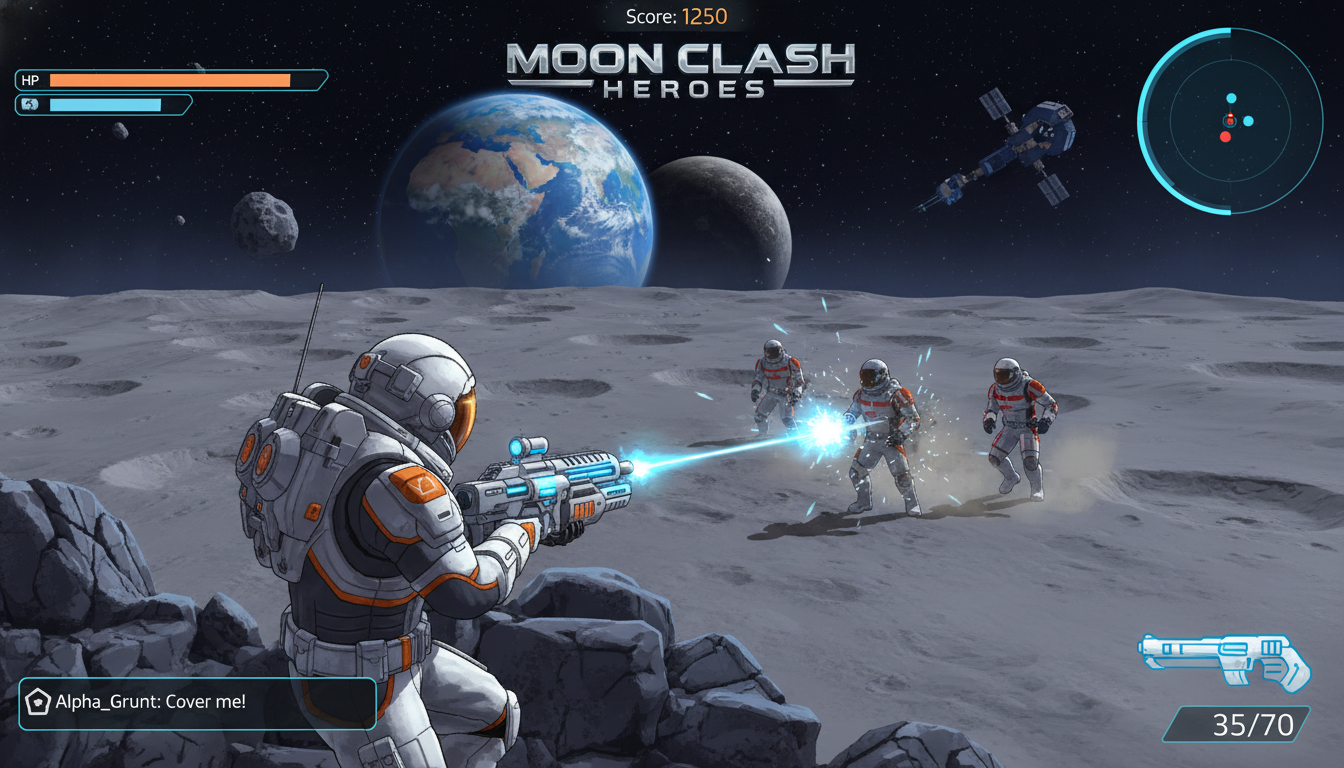This screenshot has width=1344, height=768.
Task: Click the energy bar icon in top-left
Action: (30, 103)
